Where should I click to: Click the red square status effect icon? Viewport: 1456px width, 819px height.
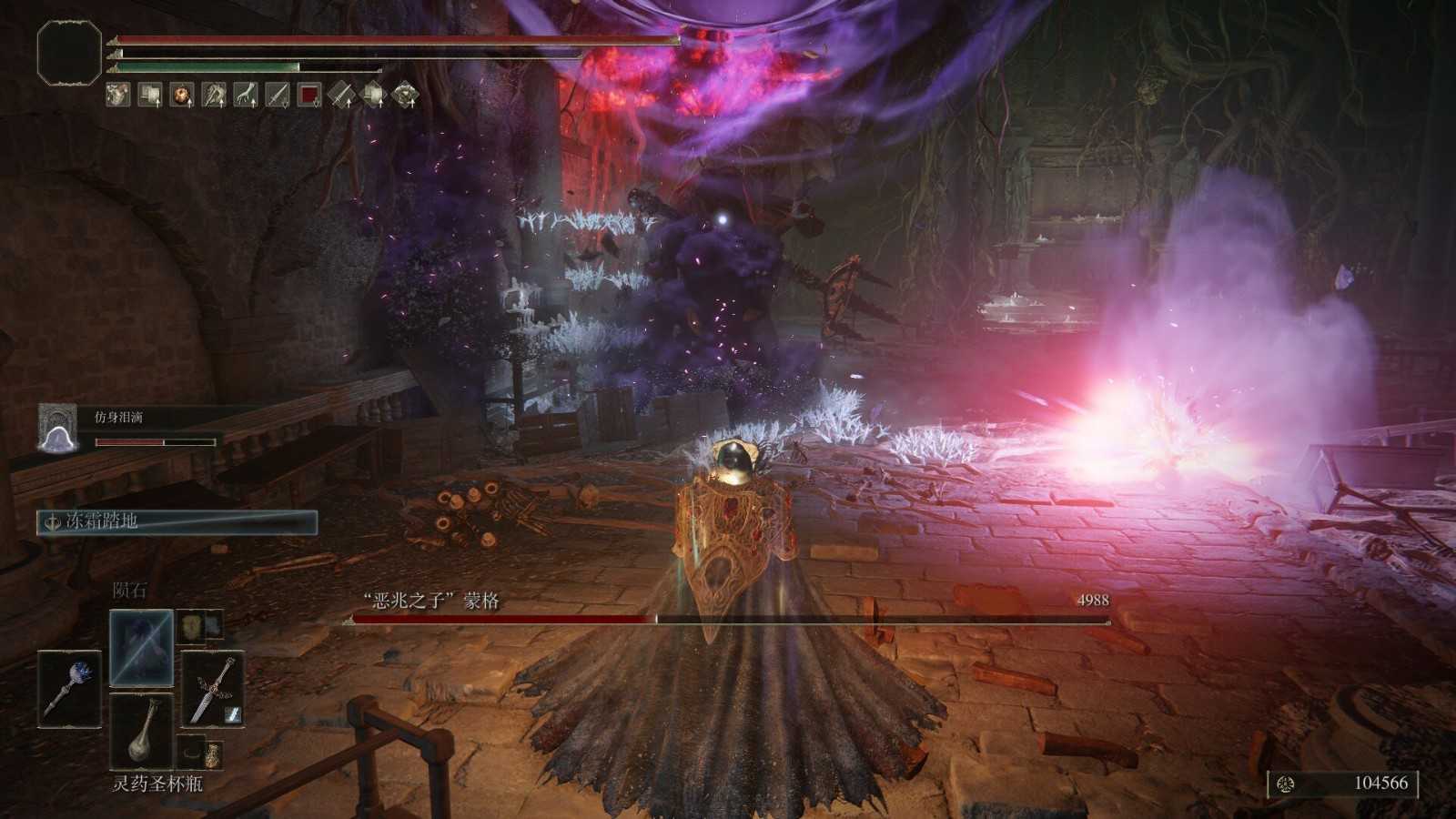pos(311,95)
